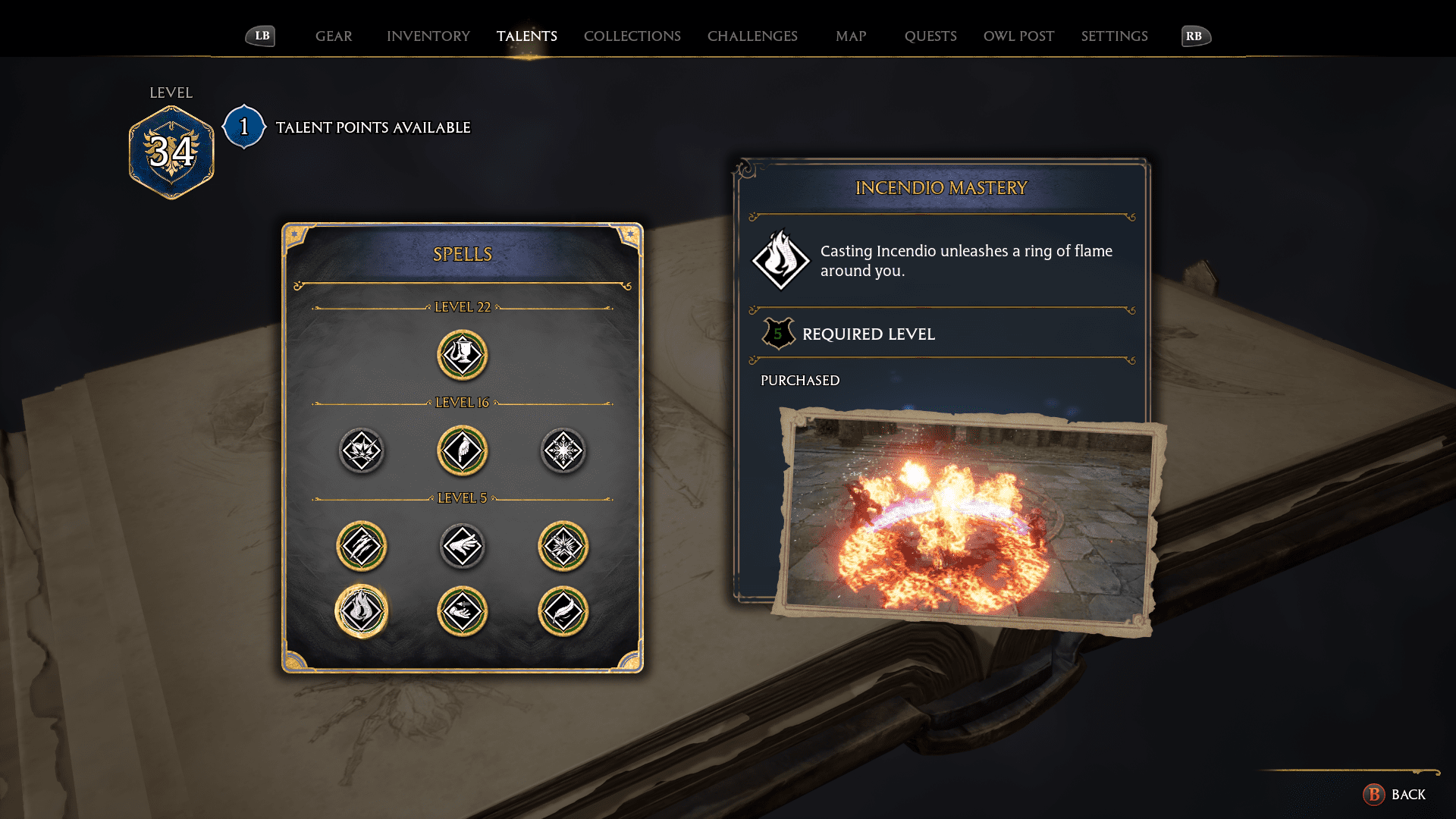Select the Levioso Mastery feather talent
The image size is (1456, 819).
(563, 611)
